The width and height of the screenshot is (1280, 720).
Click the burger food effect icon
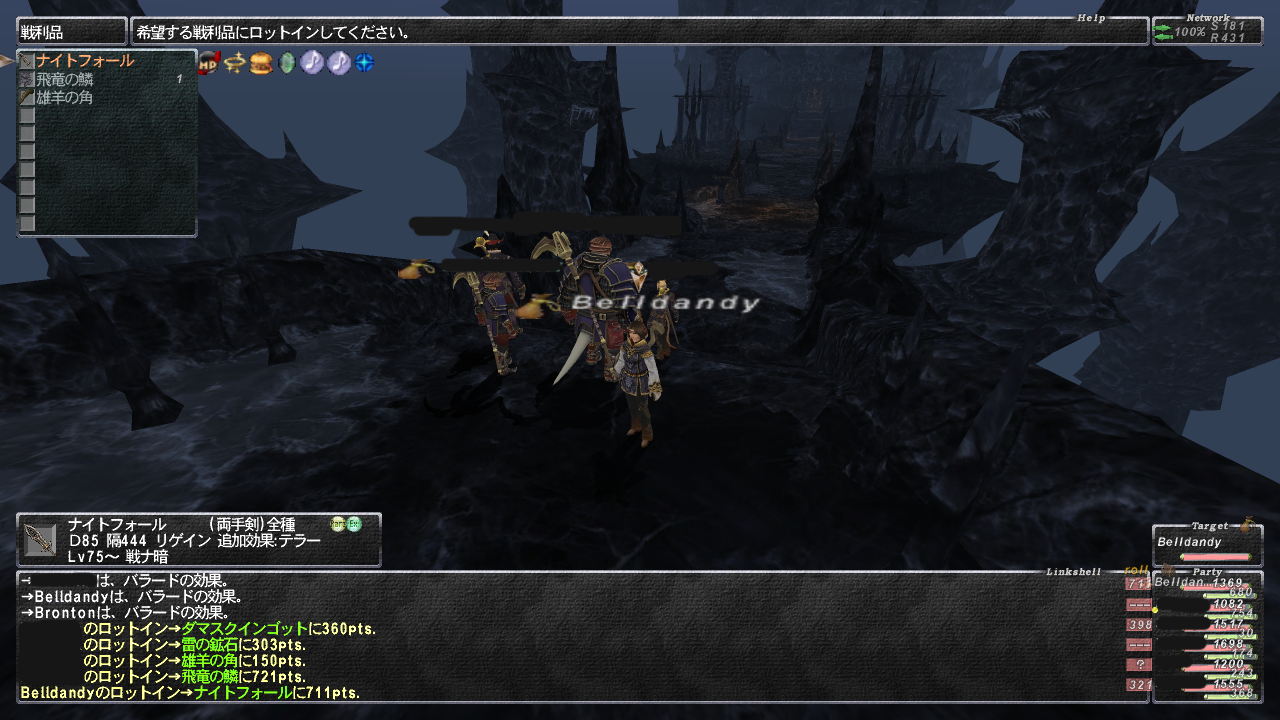[261, 62]
